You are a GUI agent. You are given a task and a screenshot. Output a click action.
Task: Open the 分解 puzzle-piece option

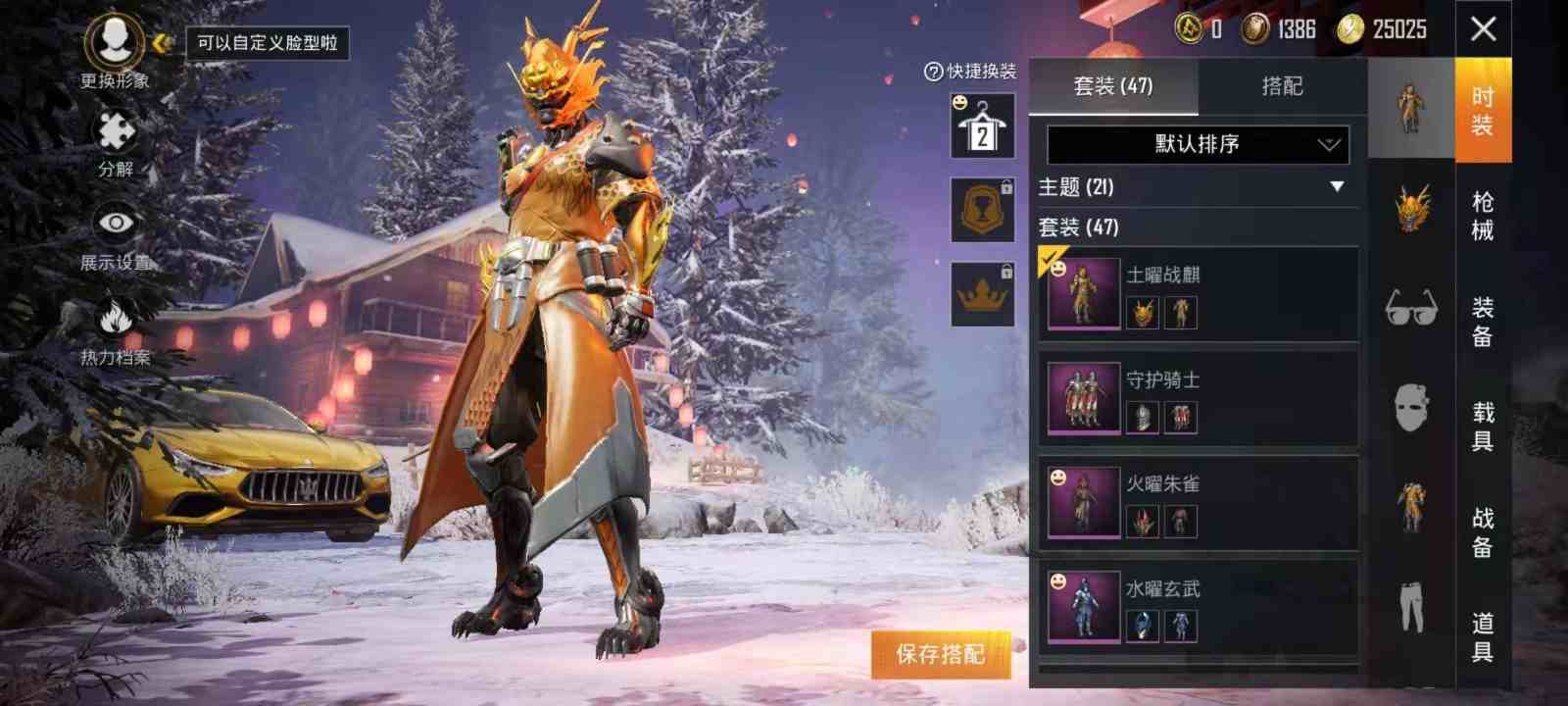tap(116, 142)
